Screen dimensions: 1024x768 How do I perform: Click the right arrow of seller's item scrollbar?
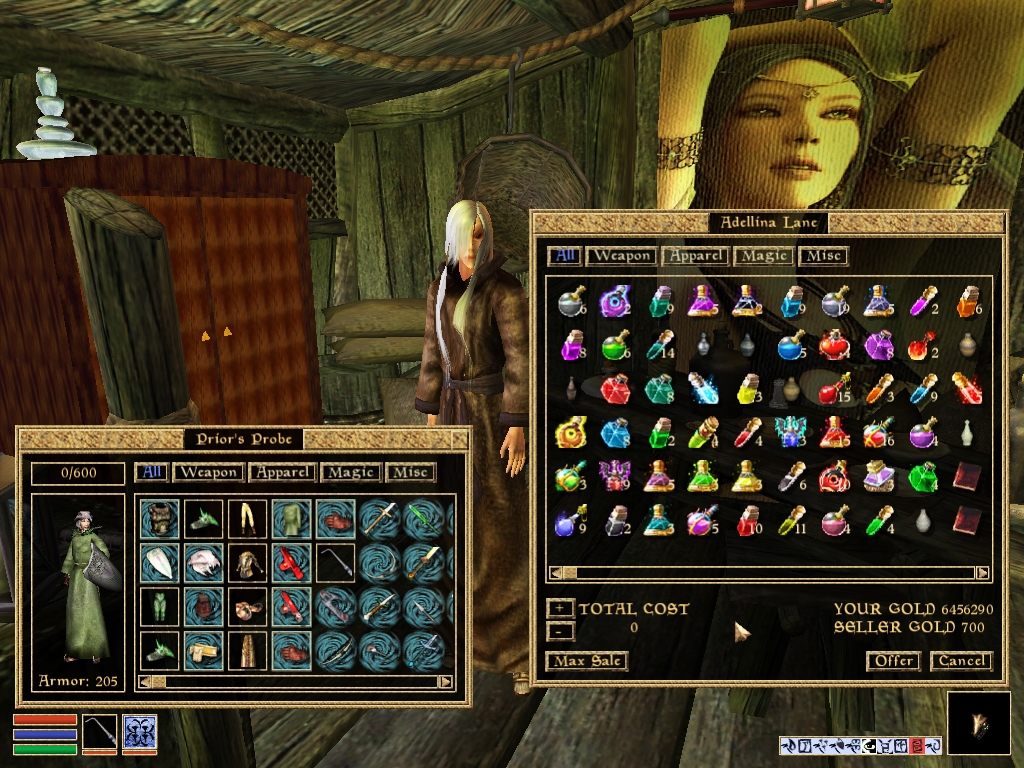tap(982, 573)
